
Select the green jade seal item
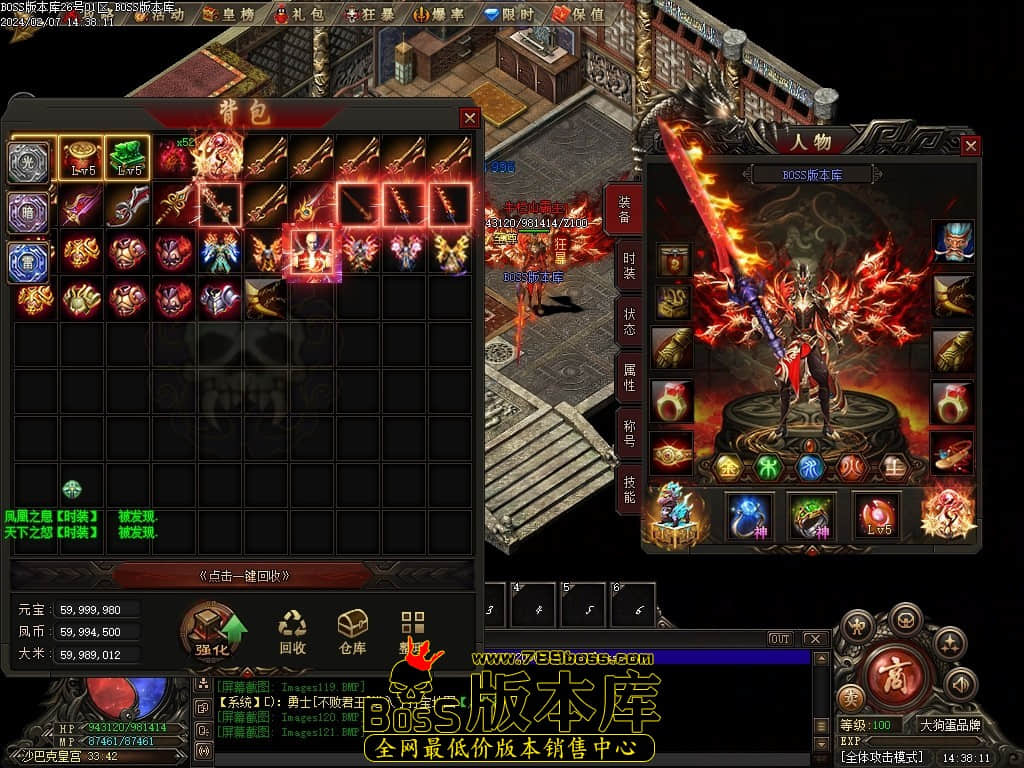[127, 156]
